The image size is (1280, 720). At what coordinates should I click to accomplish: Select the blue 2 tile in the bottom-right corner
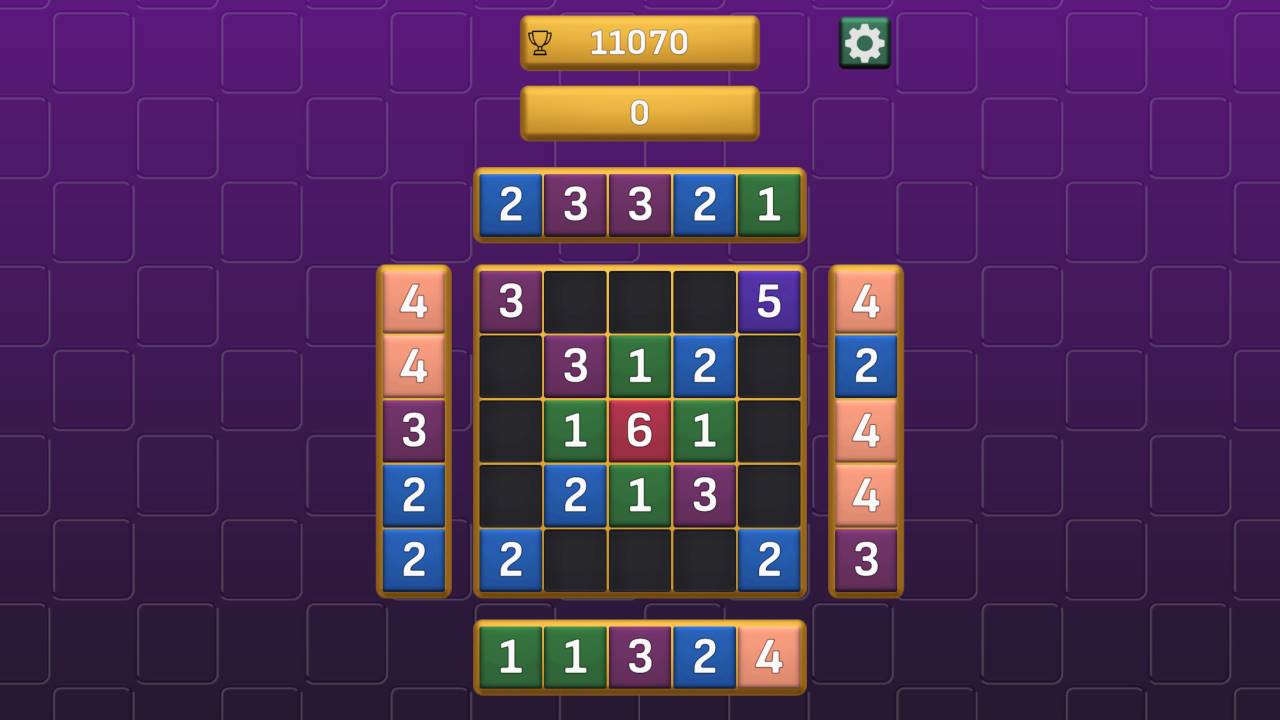tap(770, 561)
